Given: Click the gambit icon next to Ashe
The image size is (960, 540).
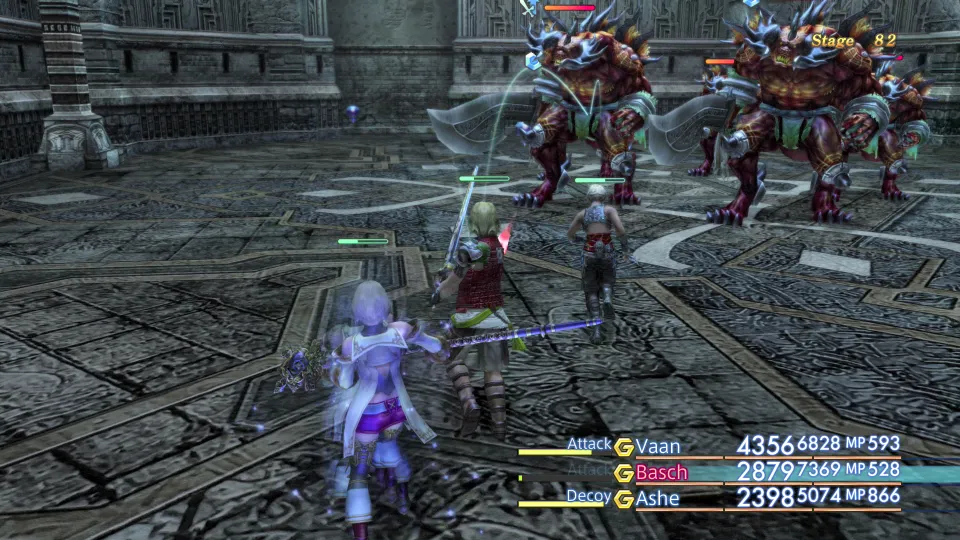Looking at the screenshot, I should (624, 498).
